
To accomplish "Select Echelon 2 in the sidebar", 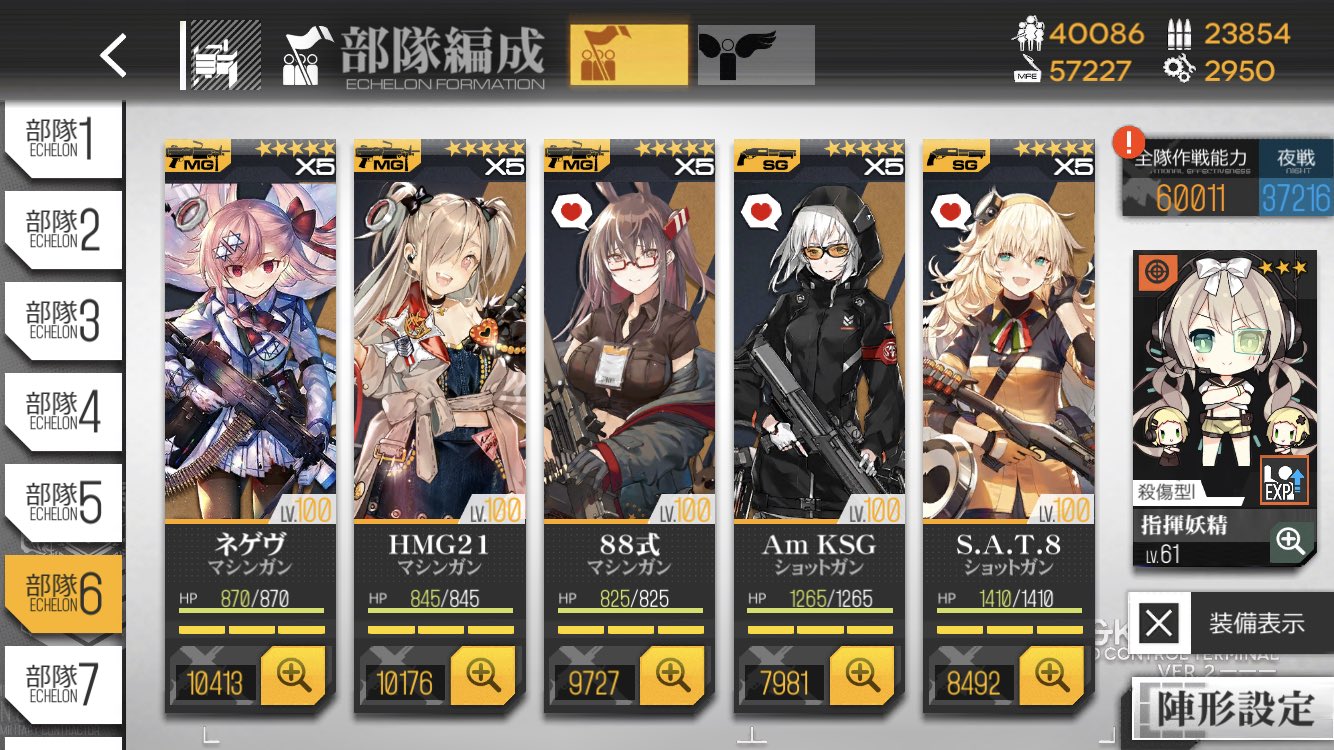I will pos(60,230).
